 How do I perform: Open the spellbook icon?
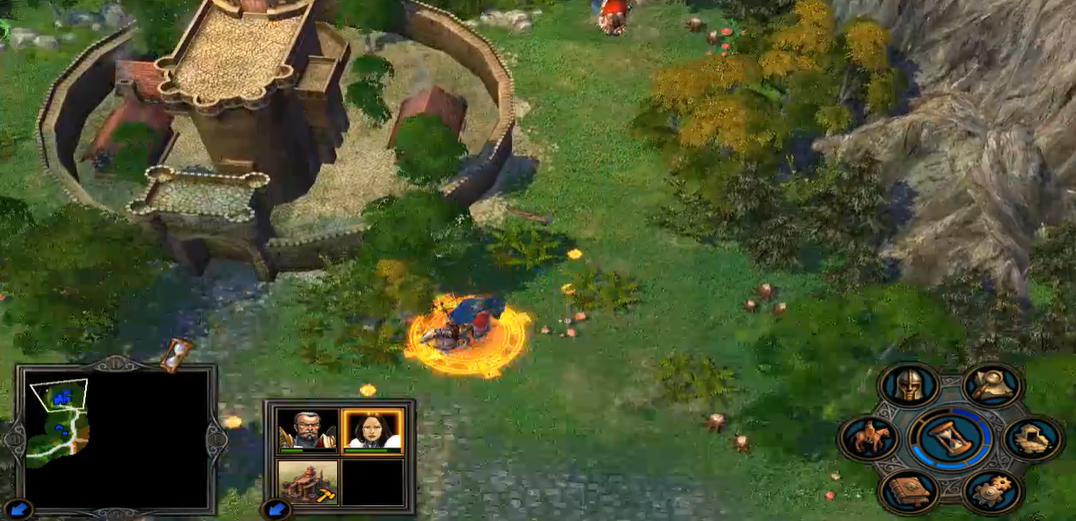[909, 491]
